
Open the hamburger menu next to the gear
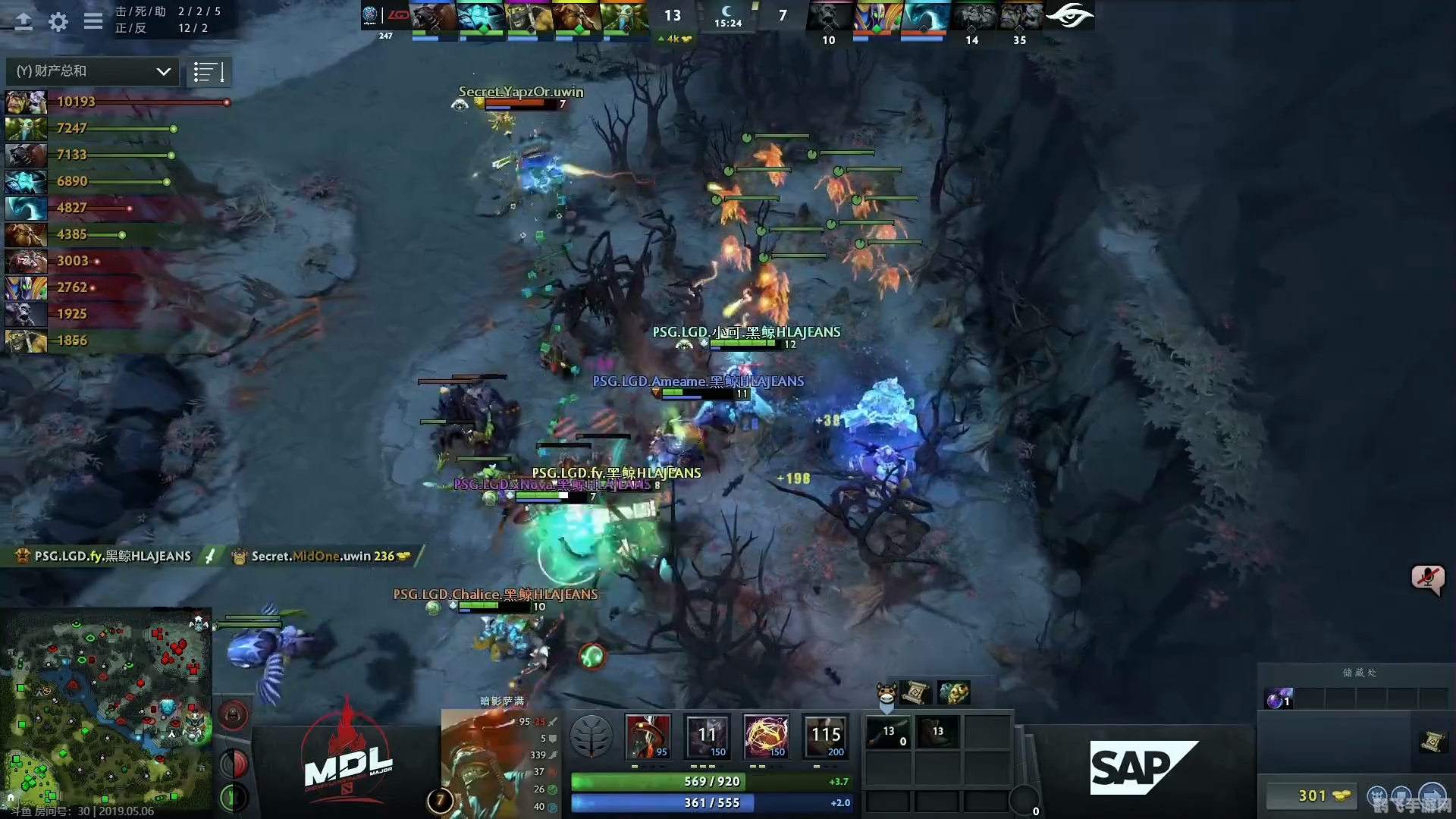pos(93,22)
